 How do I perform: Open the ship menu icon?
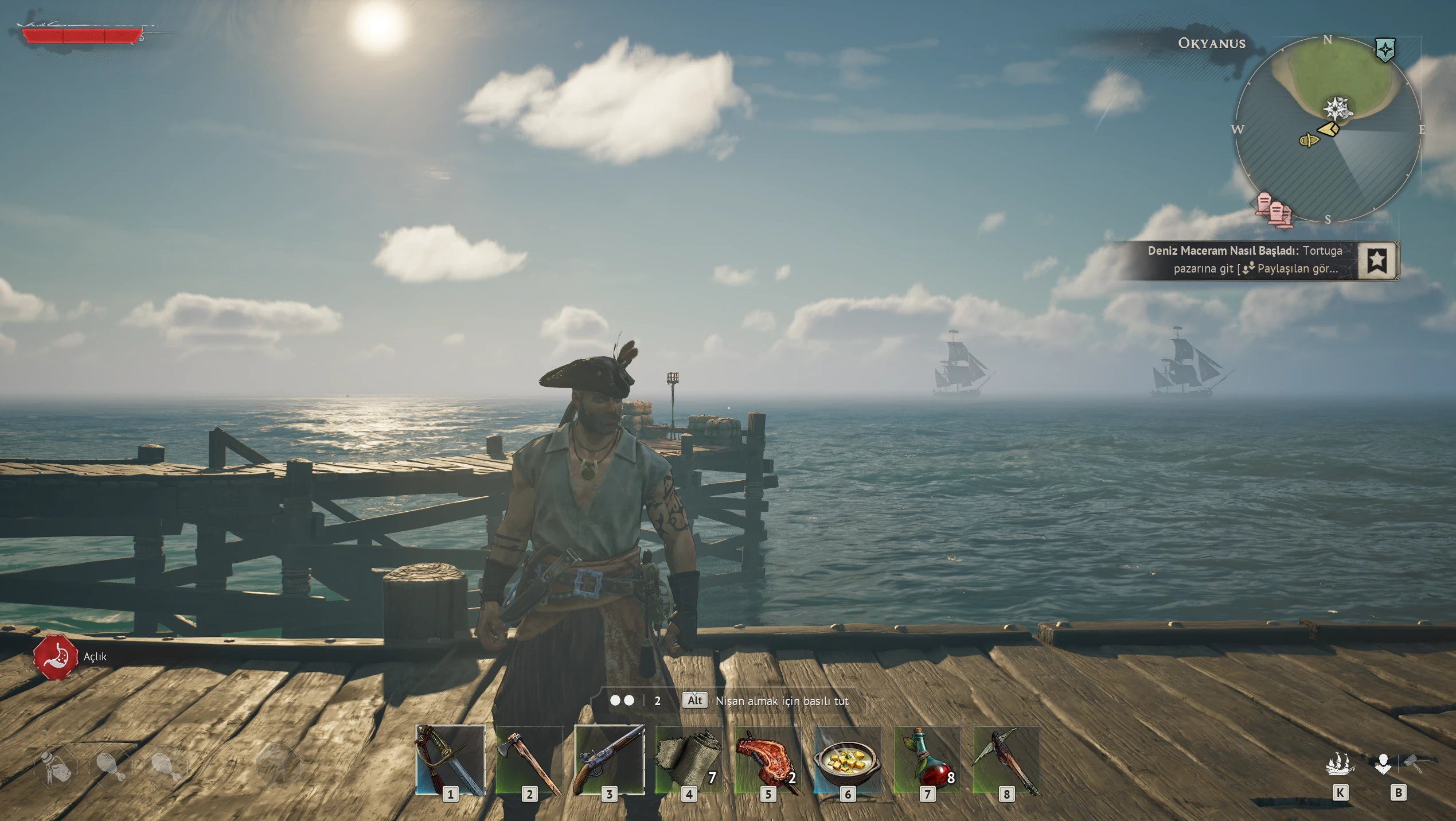pos(1340,764)
